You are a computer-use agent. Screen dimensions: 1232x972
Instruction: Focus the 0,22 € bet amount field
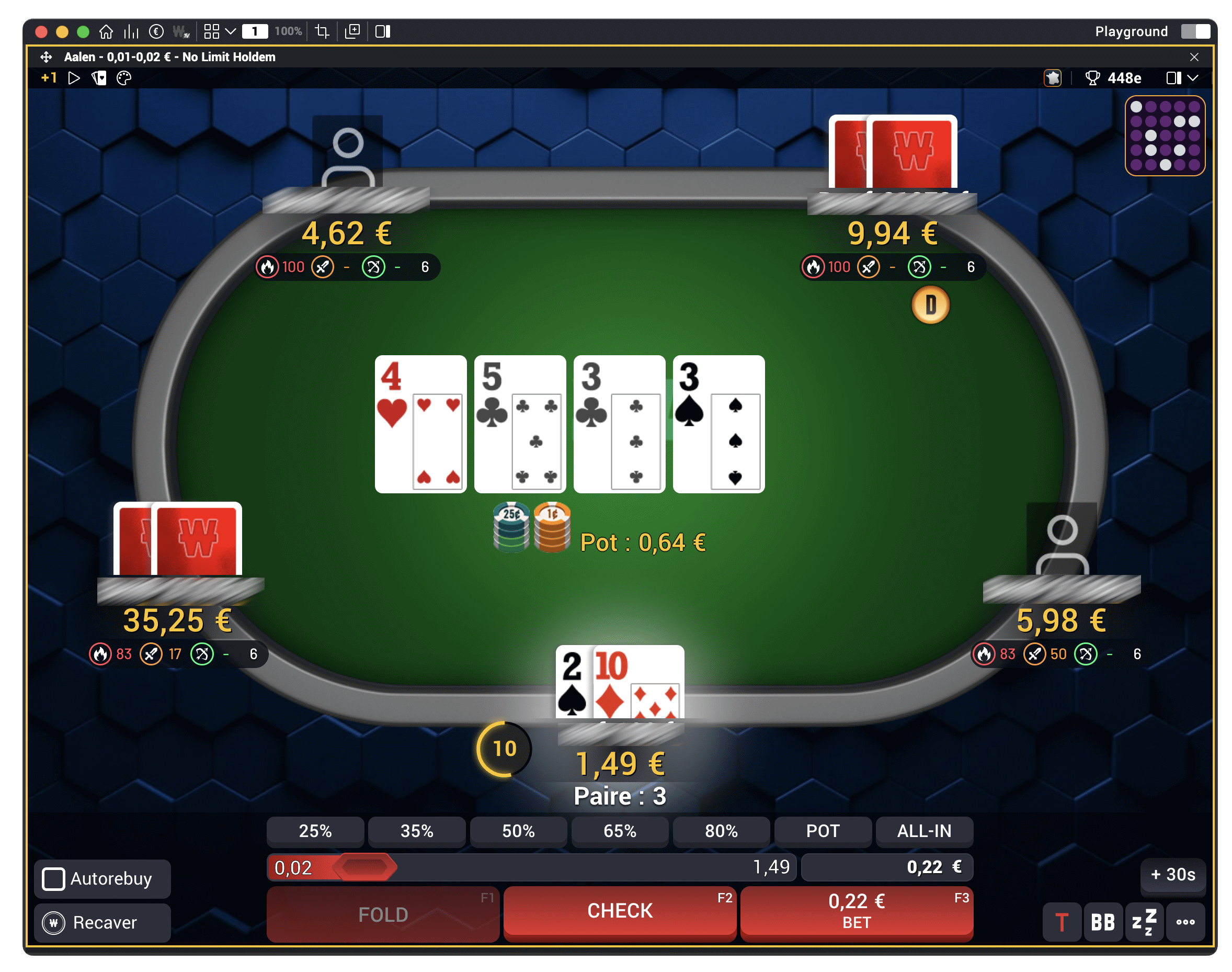(x=886, y=867)
